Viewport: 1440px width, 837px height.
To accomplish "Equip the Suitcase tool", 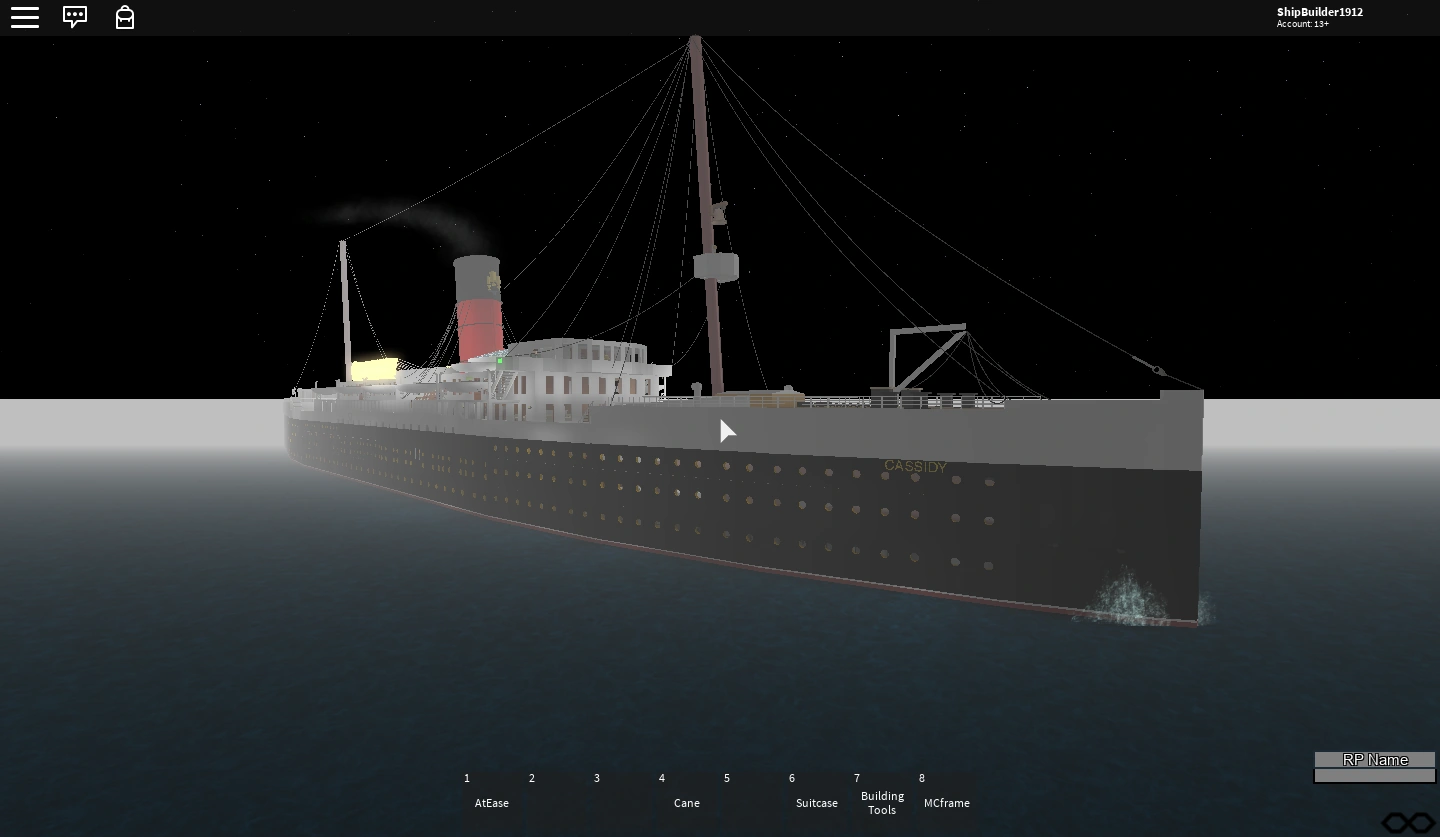I will point(816,793).
